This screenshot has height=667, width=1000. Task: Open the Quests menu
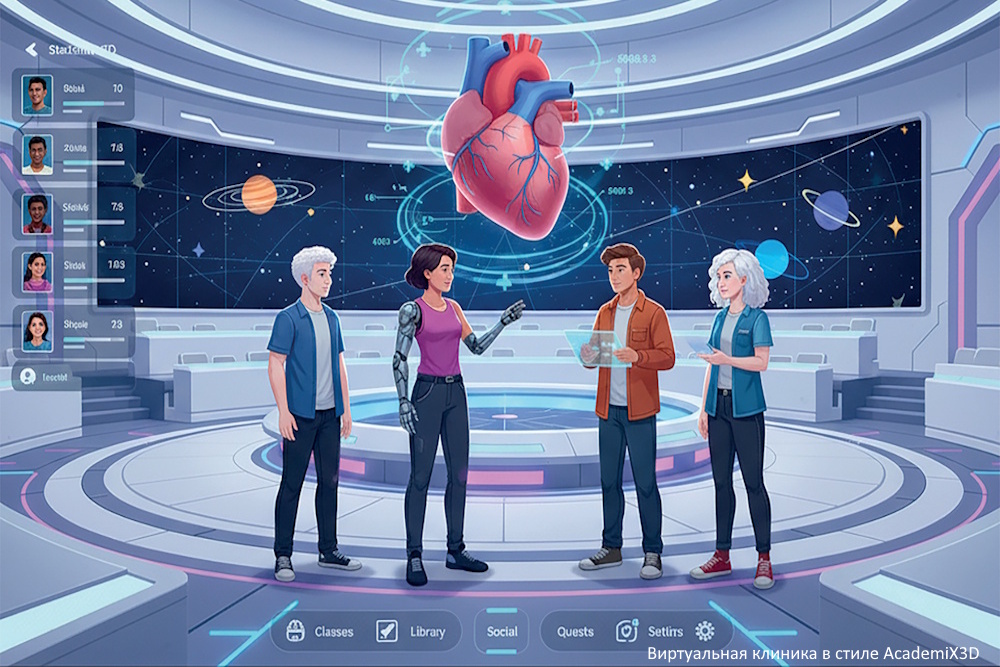[x=575, y=632]
